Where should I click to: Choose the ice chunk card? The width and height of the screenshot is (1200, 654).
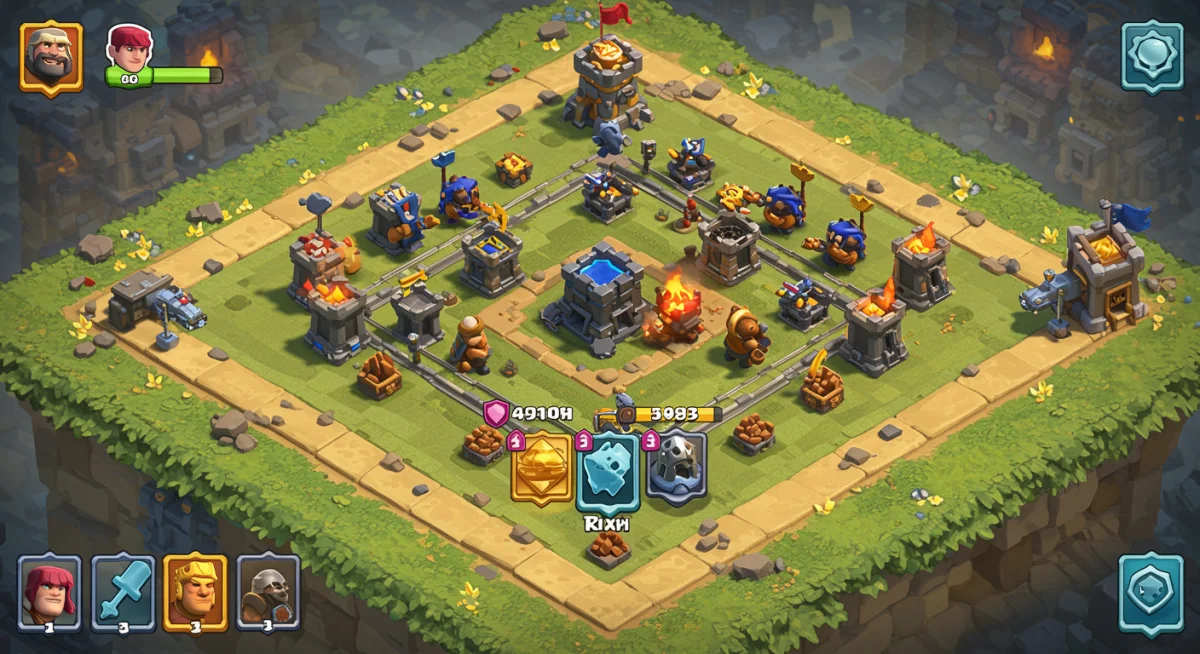[x=608, y=470]
